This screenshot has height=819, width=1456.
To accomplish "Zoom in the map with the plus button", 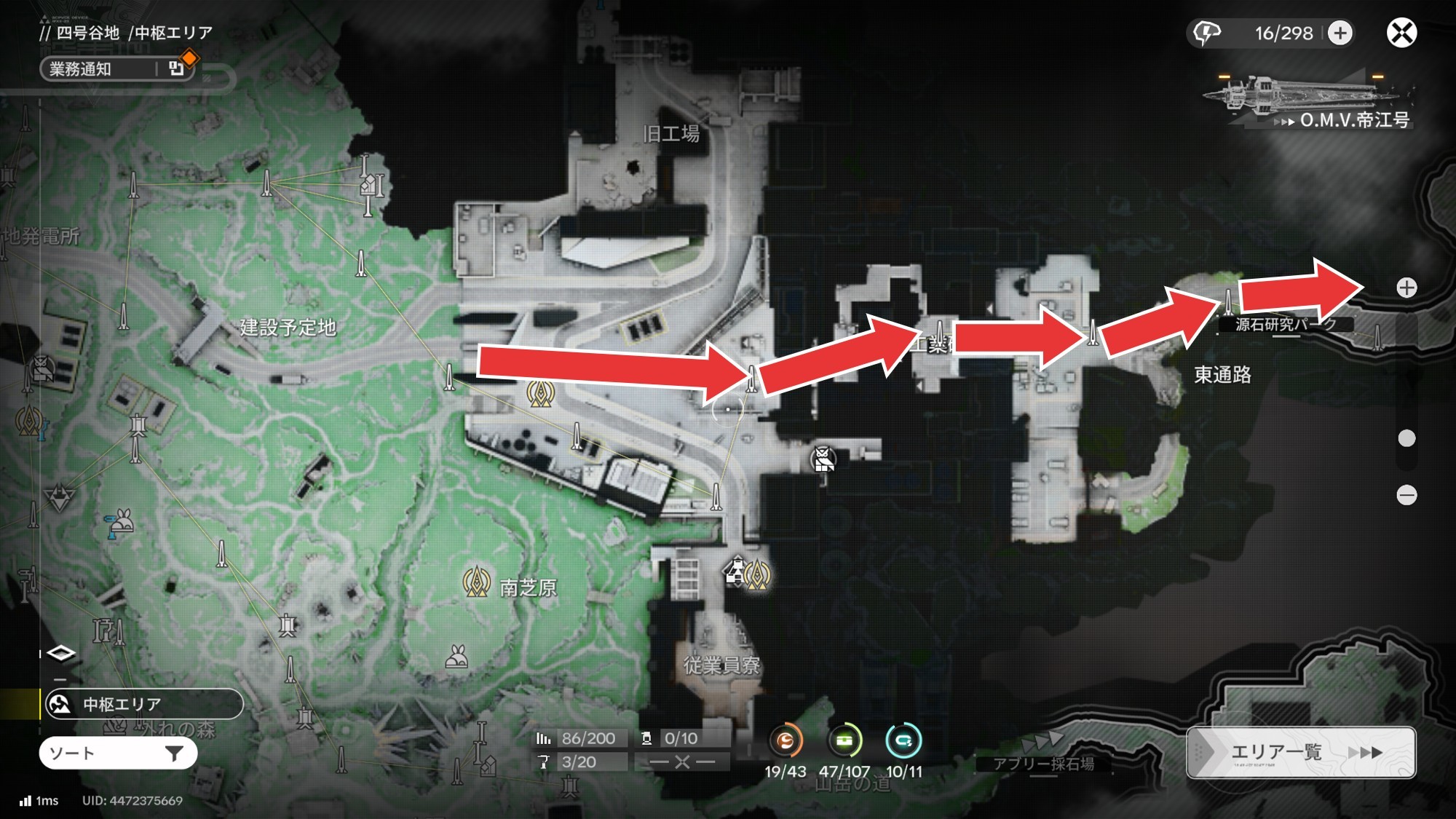I will pos(1406,288).
